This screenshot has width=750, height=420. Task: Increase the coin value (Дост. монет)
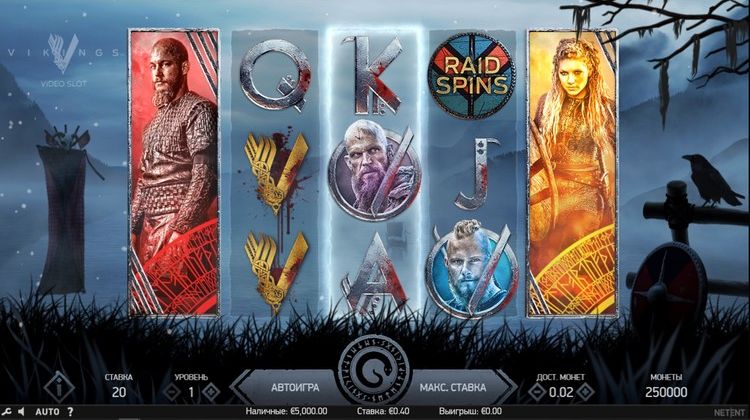tap(590, 392)
